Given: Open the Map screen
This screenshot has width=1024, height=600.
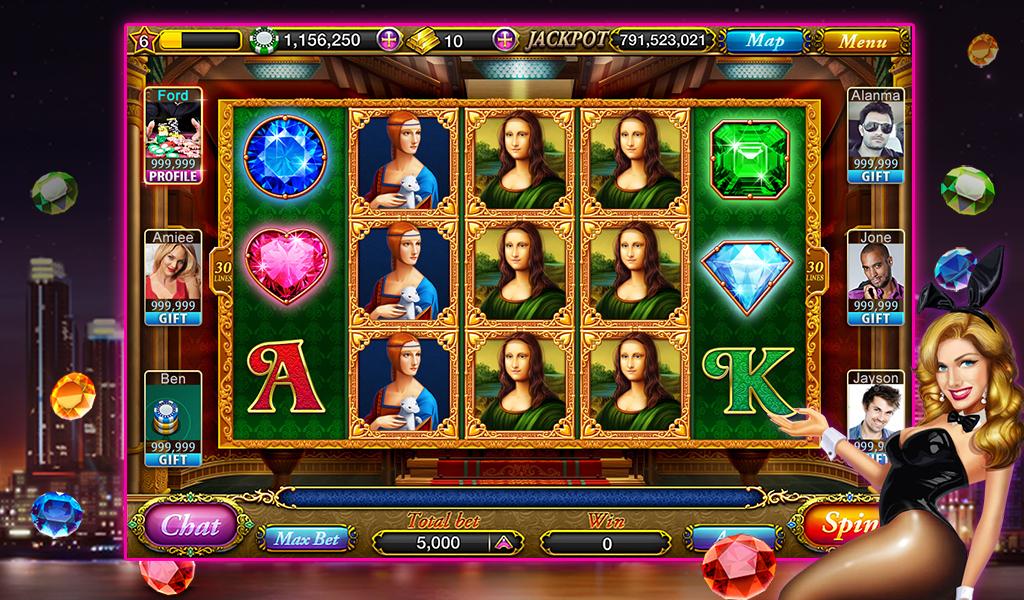Looking at the screenshot, I should click(765, 41).
